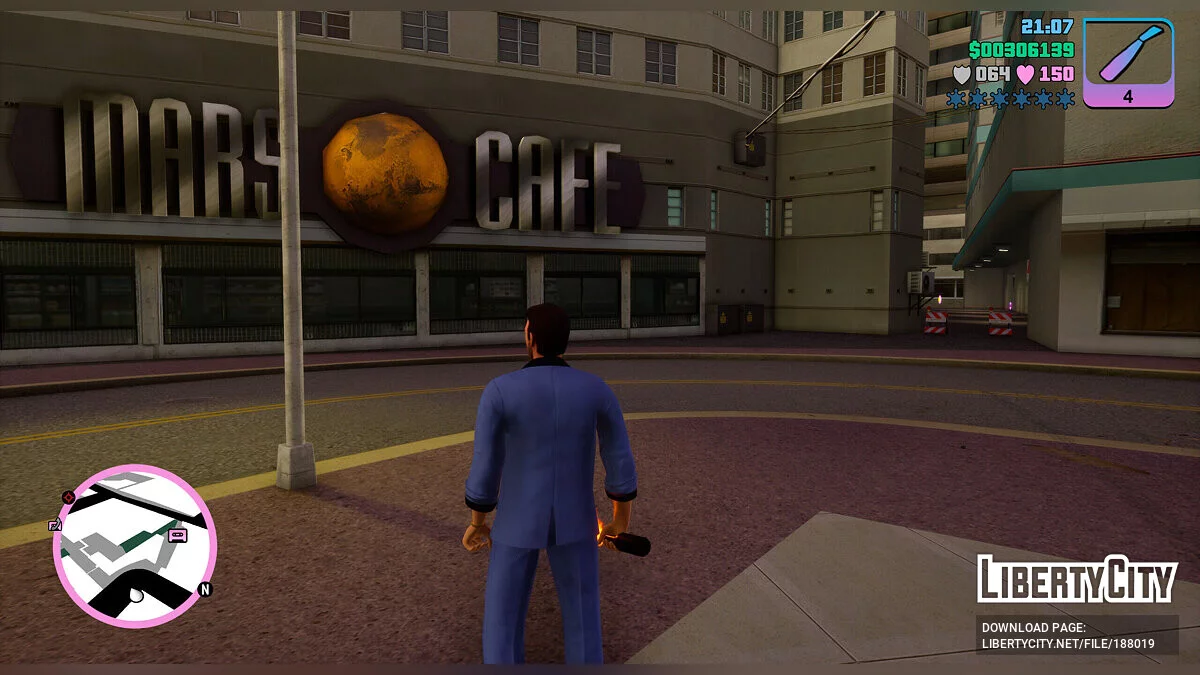Viewport: 1200px width, 675px height.
Task: Click the phone marker on the radar edge
Action: point(55,525)
